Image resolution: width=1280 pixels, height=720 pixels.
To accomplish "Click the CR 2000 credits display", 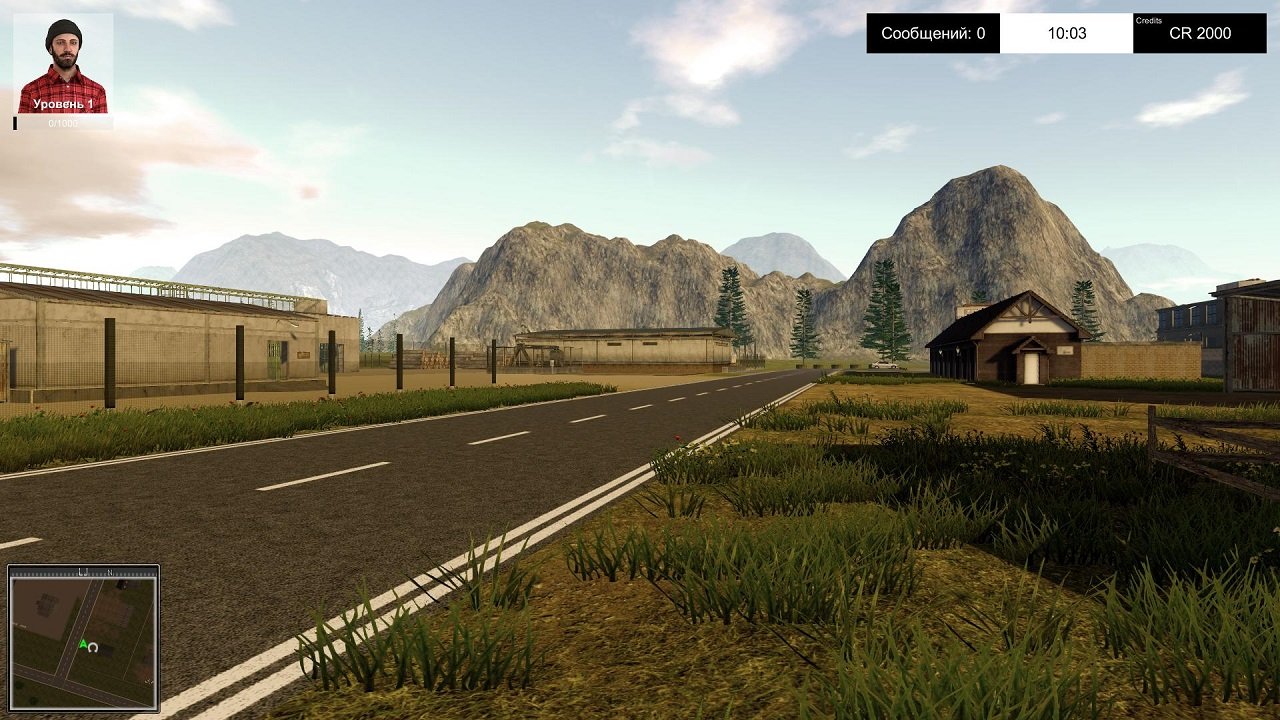I will tap(1198, 35).
